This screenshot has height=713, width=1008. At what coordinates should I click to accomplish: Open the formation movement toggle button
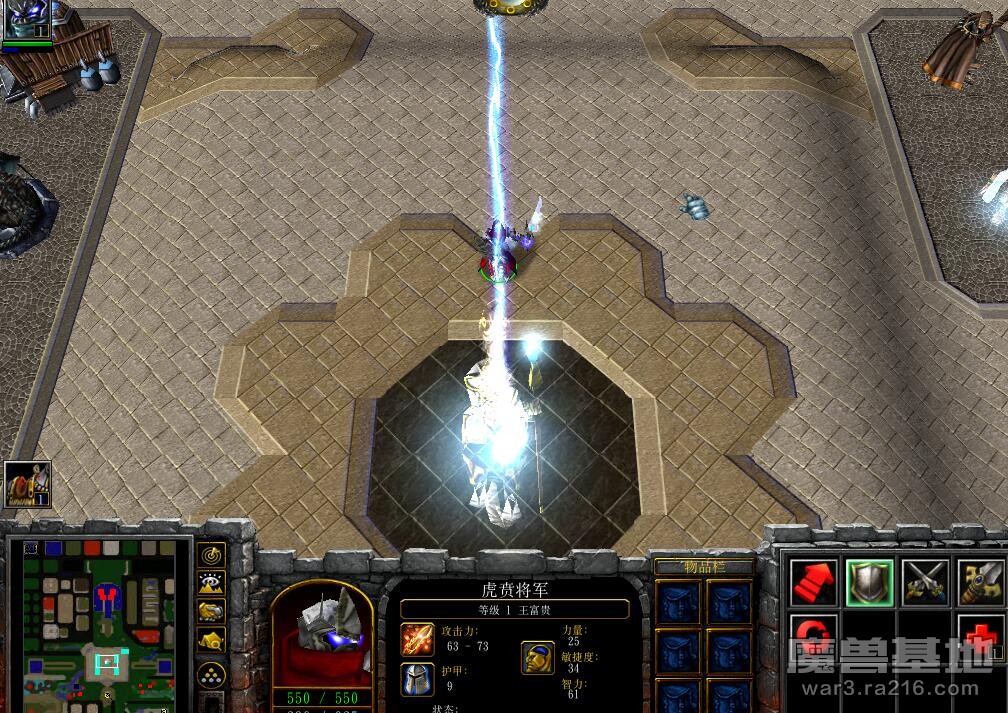point(211,674)
